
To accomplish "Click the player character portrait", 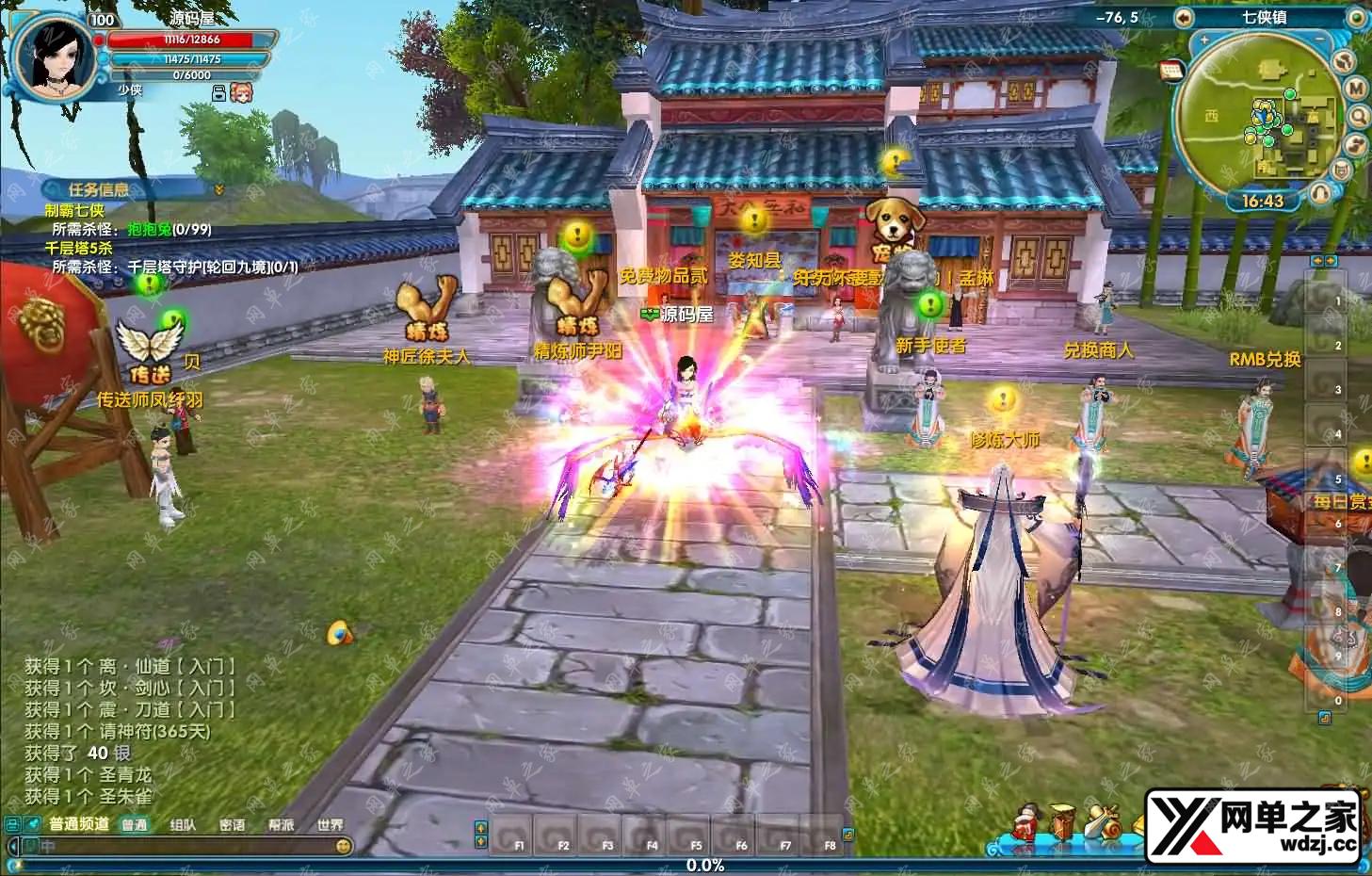I will point(56,56).
